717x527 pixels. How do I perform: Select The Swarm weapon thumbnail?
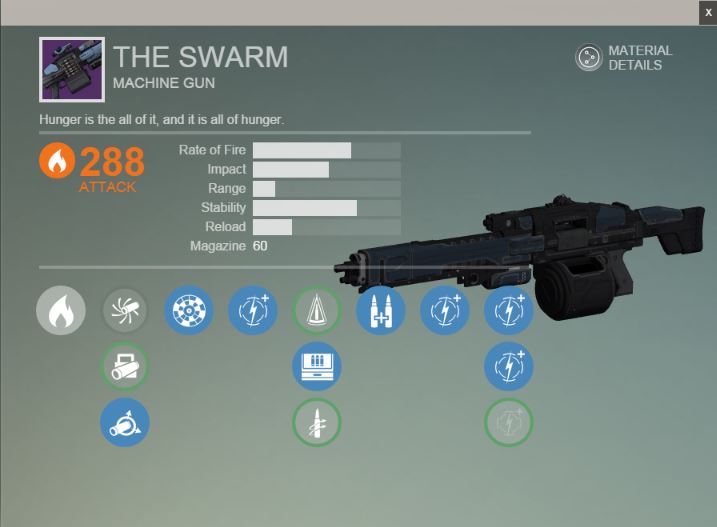point(72,70)
